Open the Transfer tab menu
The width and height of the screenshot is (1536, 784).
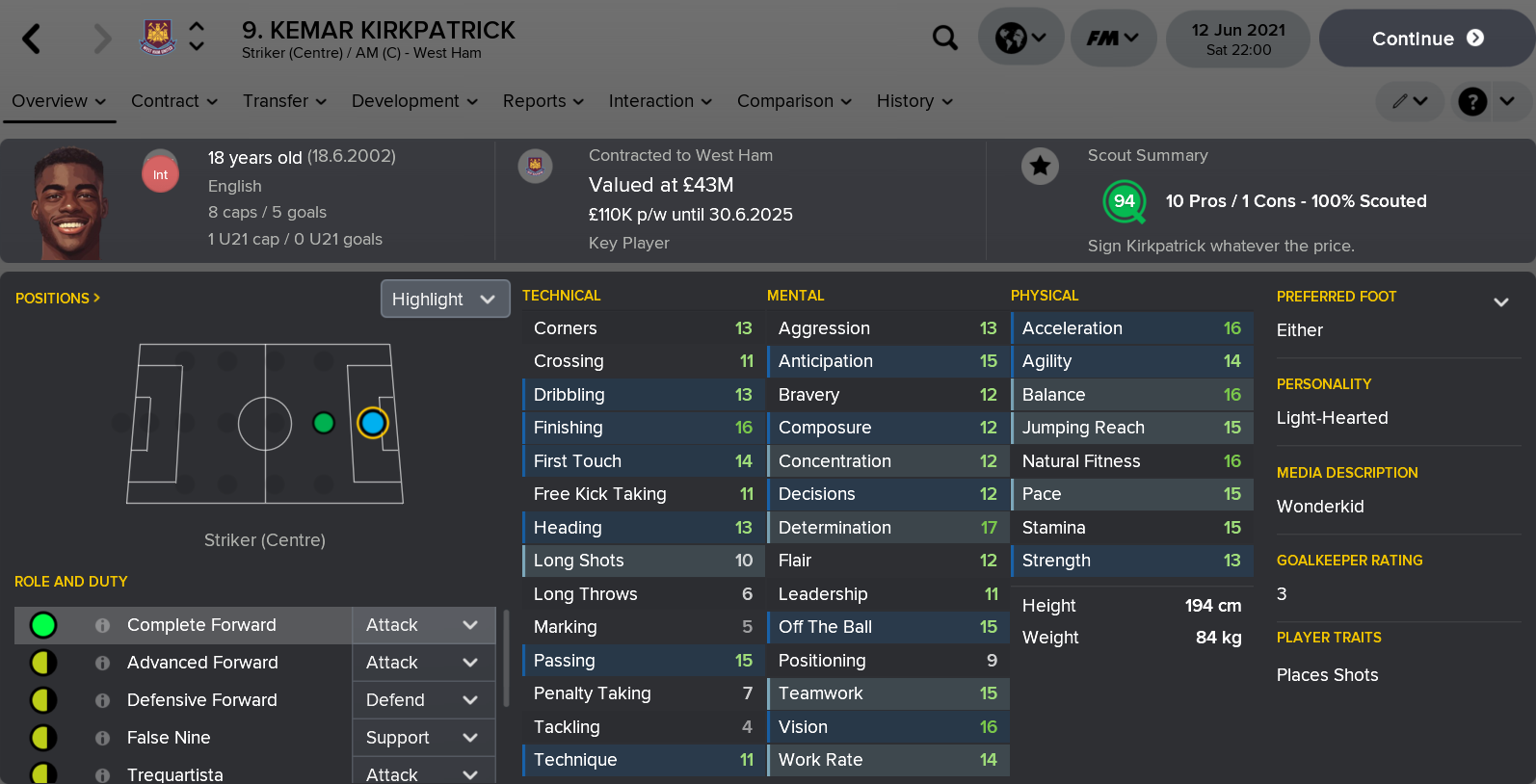pos(284,101)
